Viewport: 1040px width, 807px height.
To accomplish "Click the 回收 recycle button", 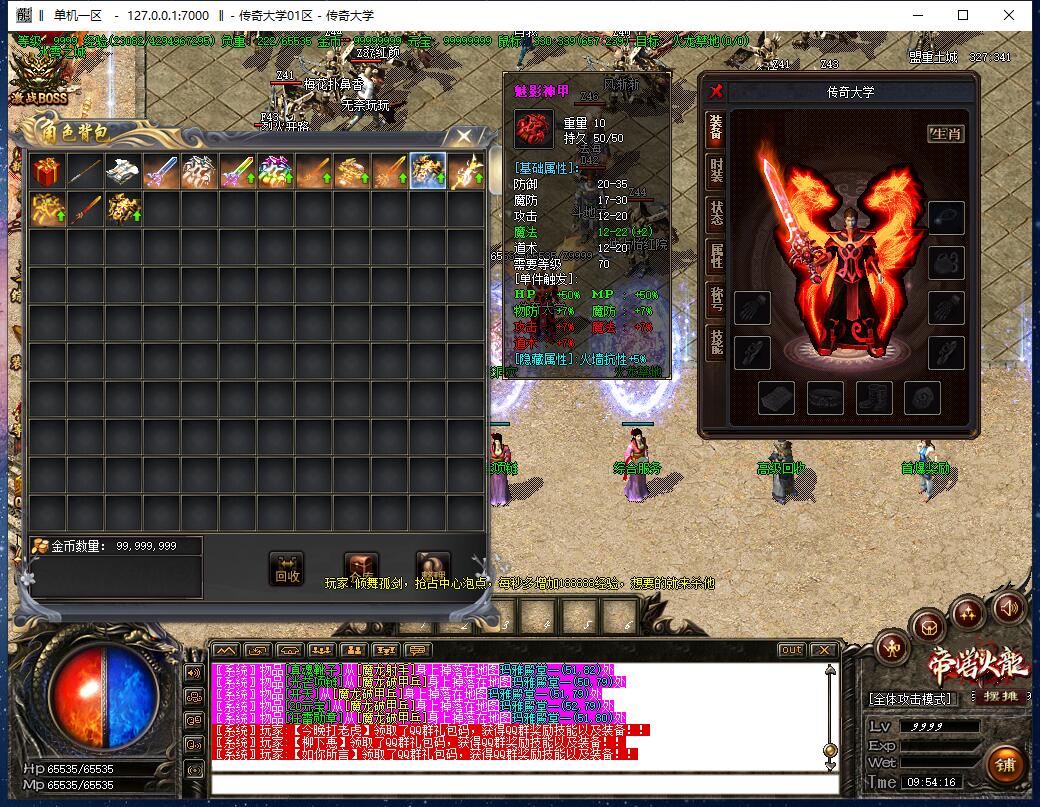I will (x=287, y=568).
